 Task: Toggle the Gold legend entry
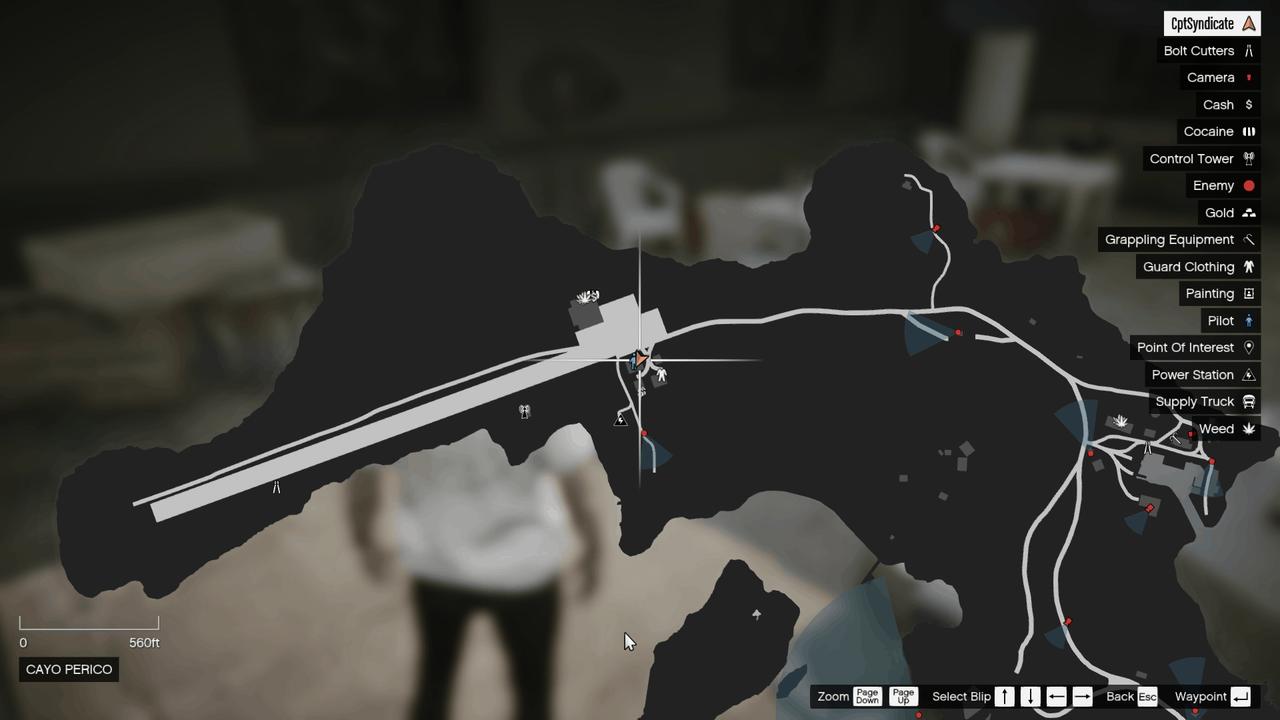(x=1221, y=212)
